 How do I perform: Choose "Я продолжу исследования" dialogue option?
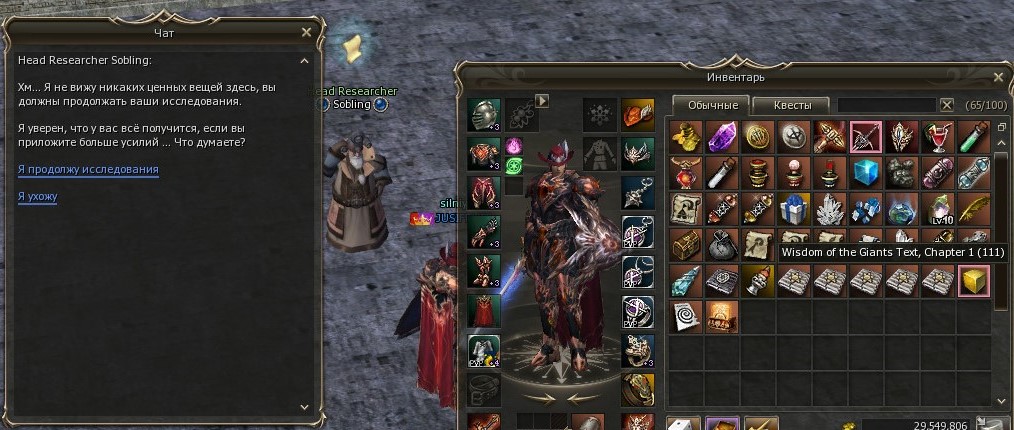pos(88,170)
